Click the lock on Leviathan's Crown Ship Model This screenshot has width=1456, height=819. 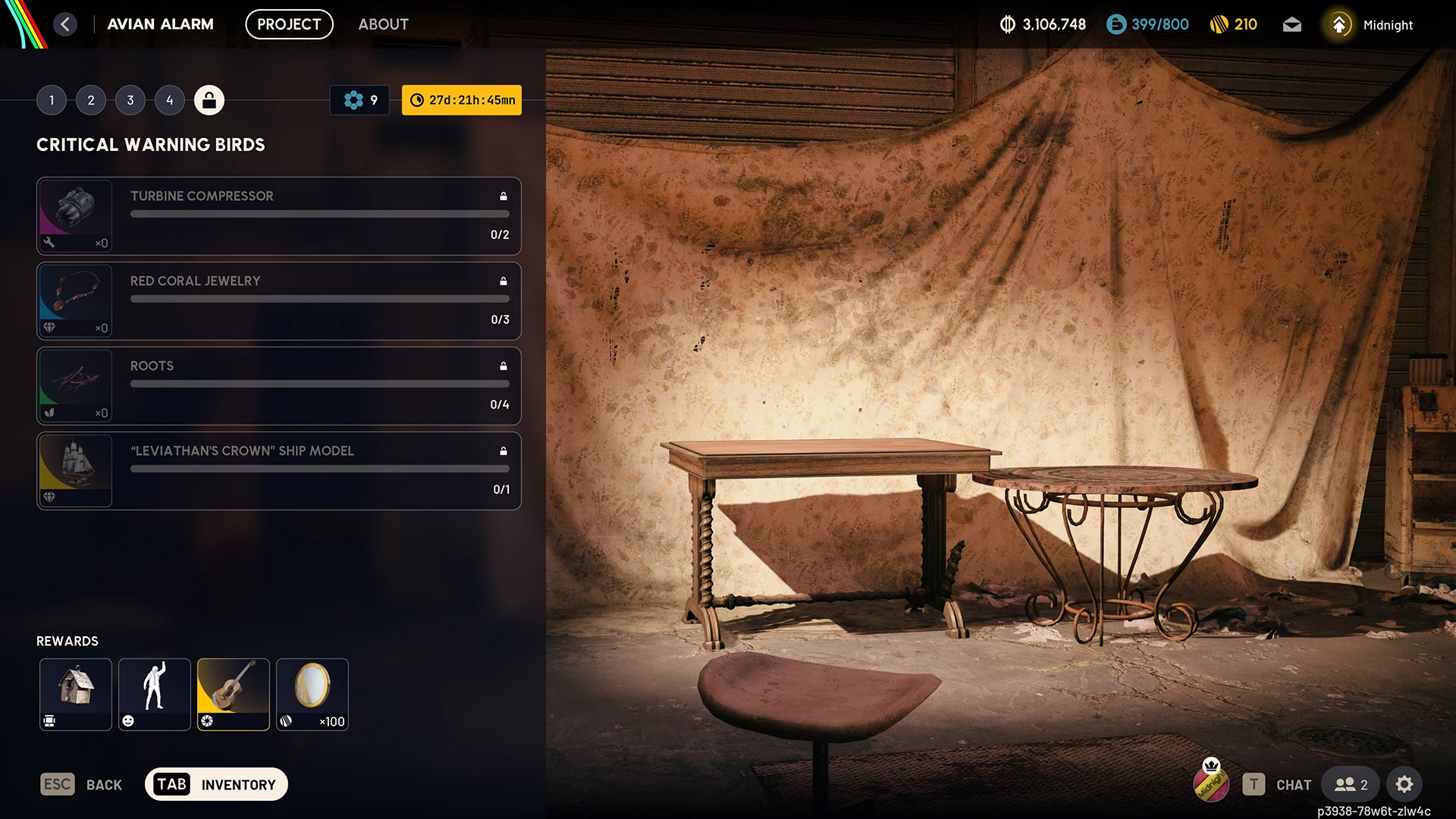click(503, 450)
